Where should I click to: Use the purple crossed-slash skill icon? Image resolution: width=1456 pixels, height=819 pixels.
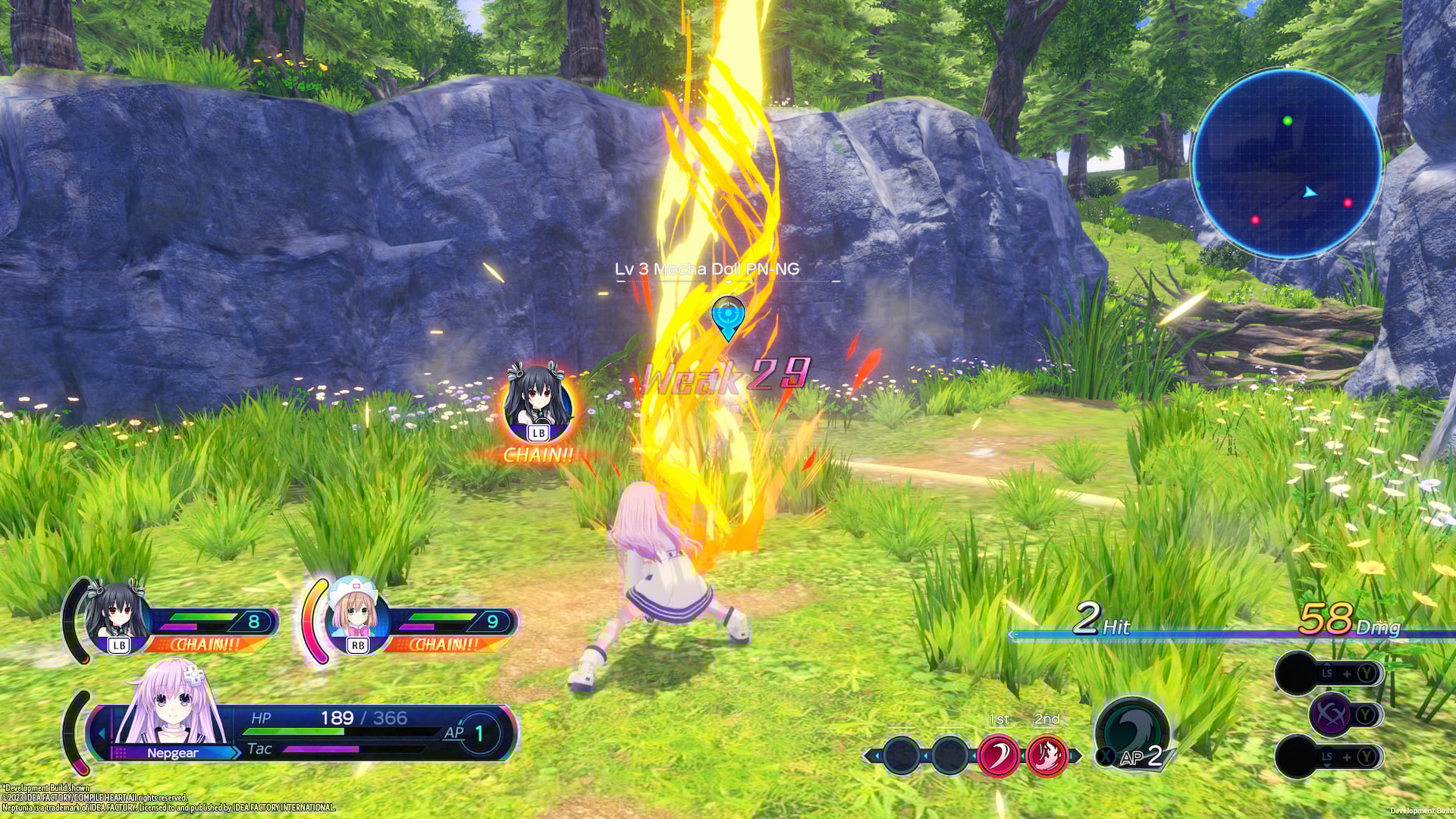coord(1330,714)
